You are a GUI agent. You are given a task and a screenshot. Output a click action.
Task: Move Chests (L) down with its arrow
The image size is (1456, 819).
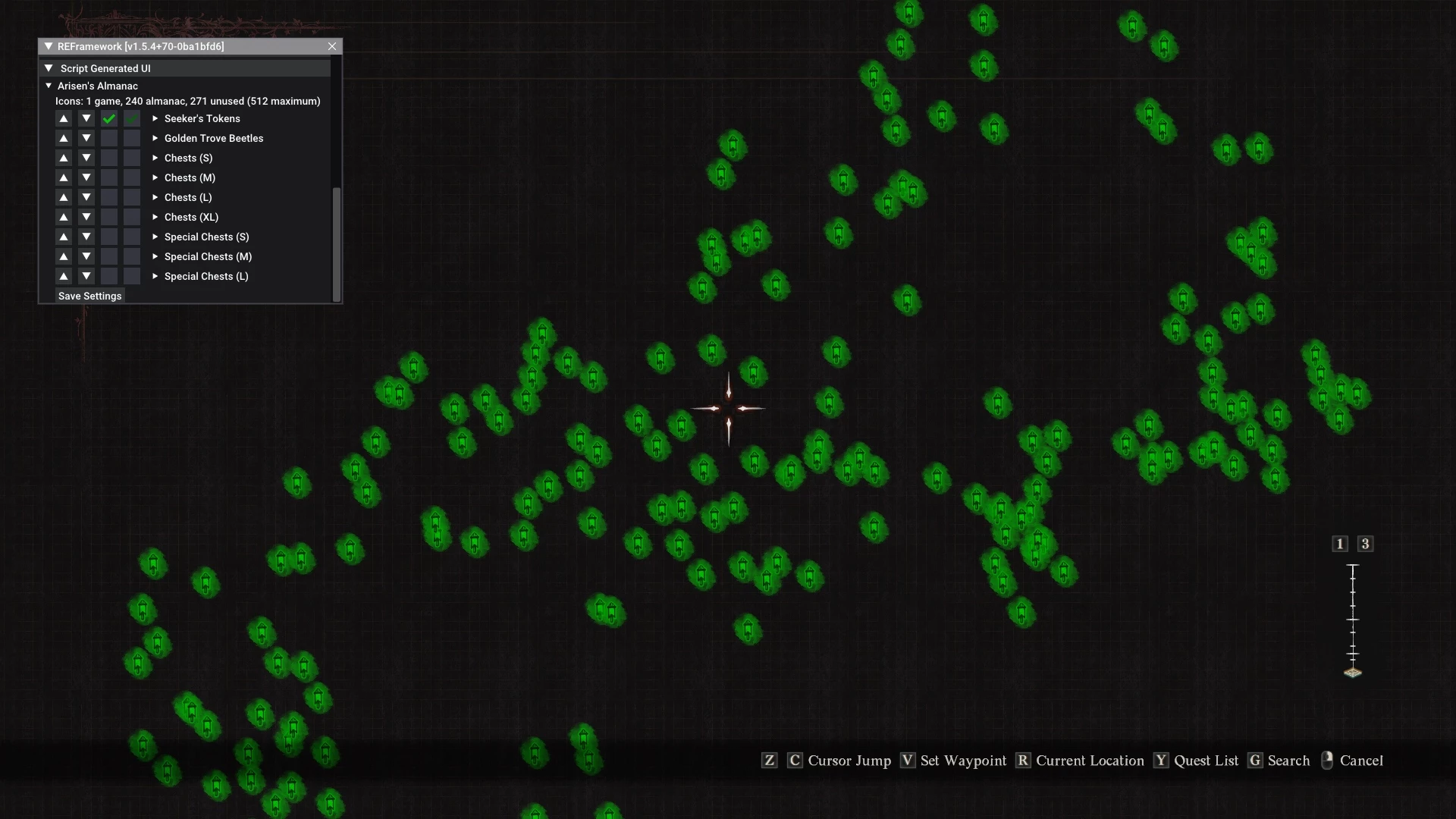86,197
